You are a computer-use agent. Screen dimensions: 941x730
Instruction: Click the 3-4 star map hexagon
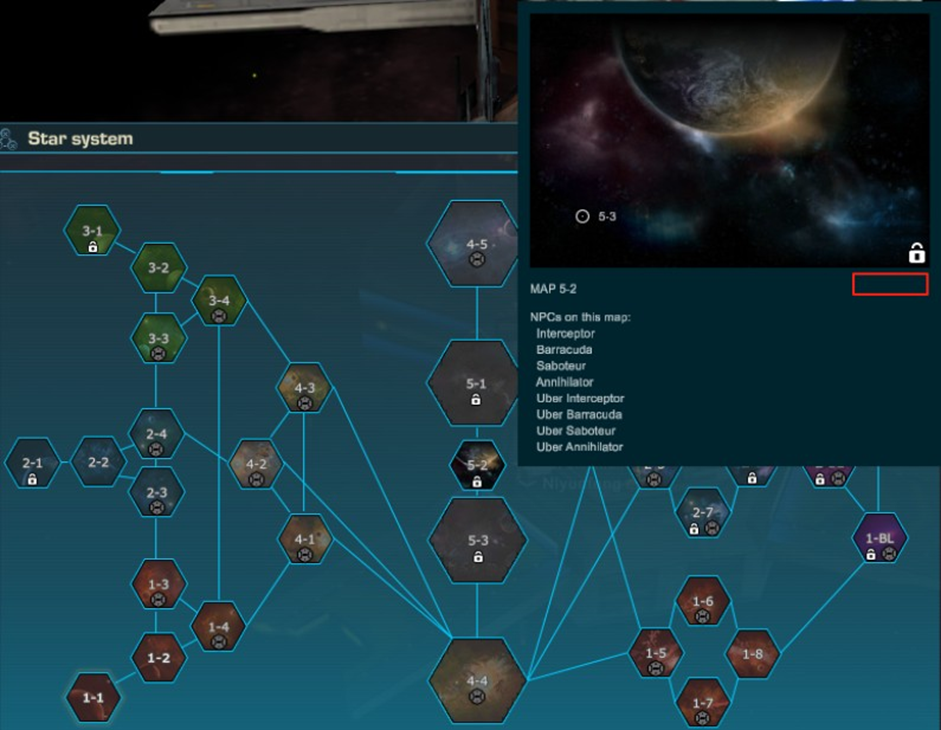tap(219, 301)
